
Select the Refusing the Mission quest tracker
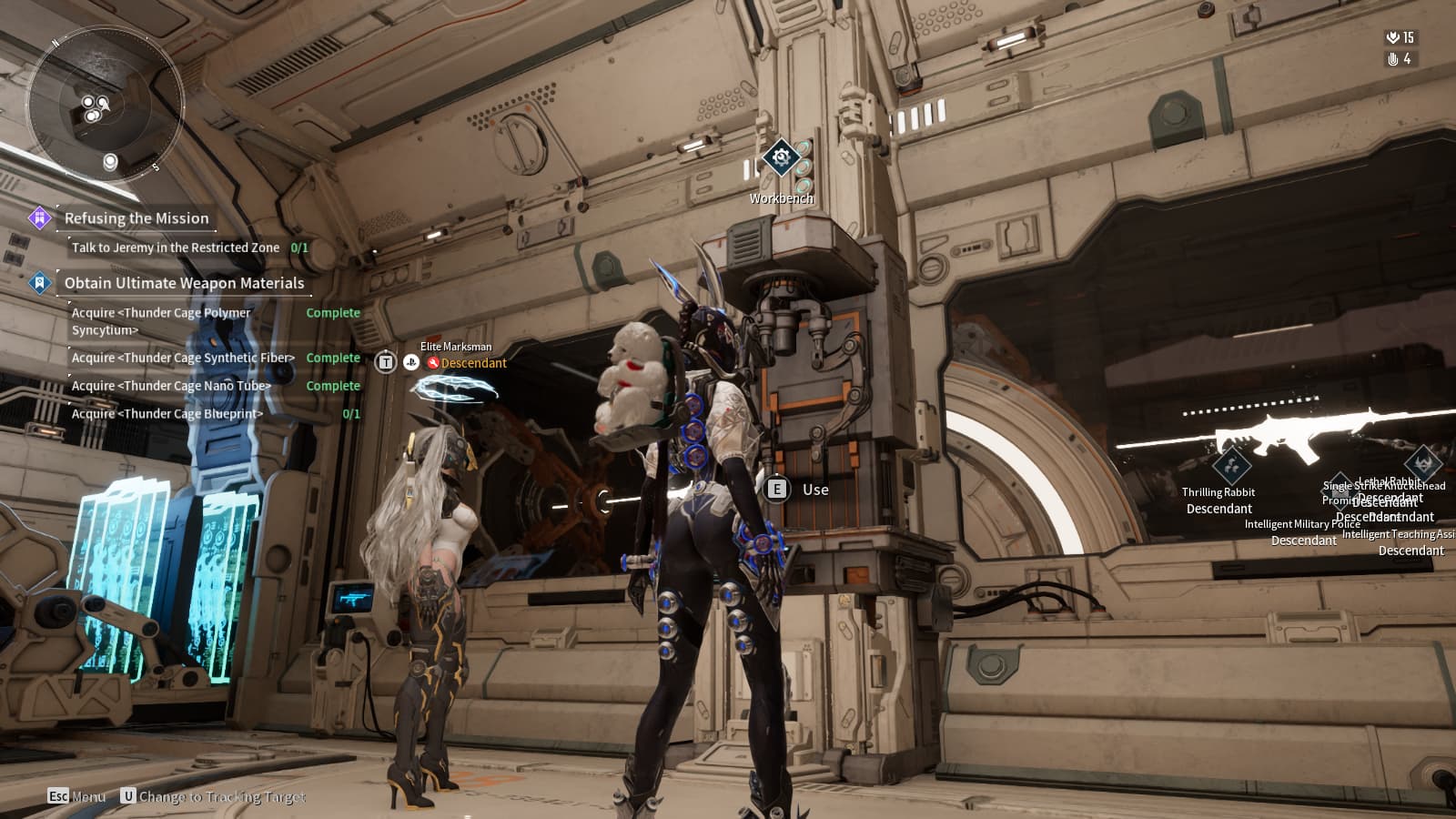136,218
